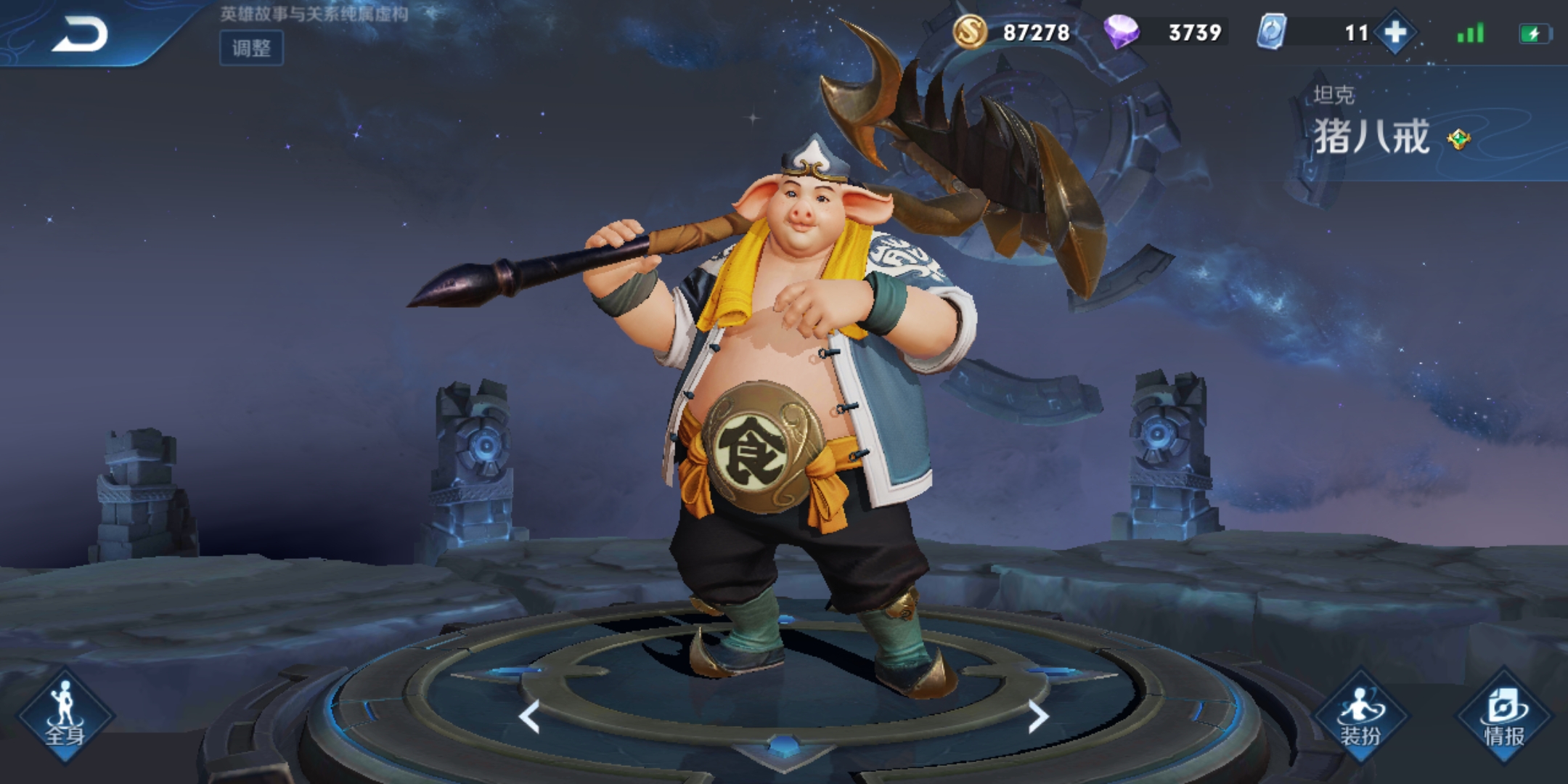Tap the purple diamond currency icon

(x=1121, y=32)
